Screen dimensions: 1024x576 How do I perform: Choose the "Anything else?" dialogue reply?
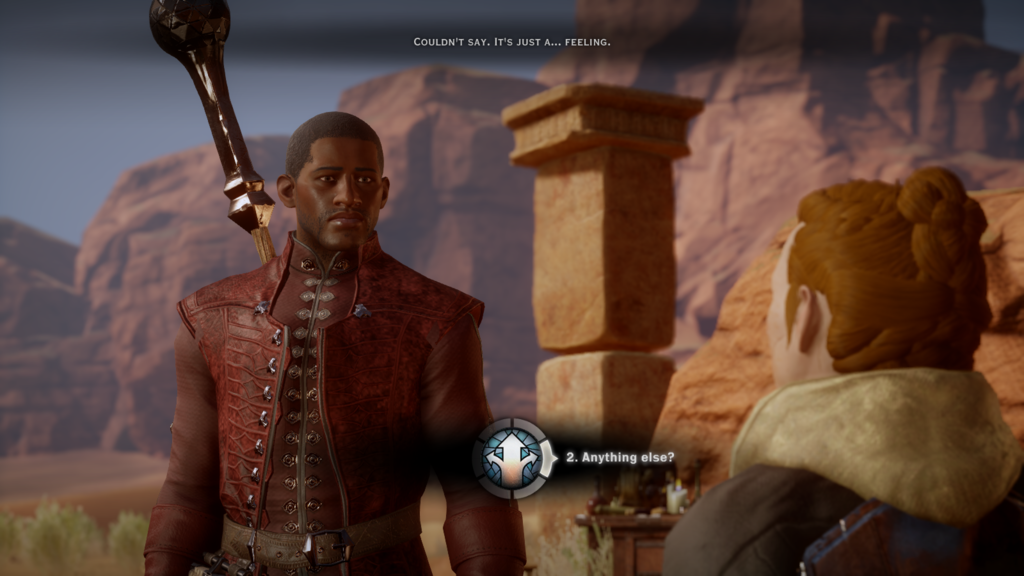(620, 458)
